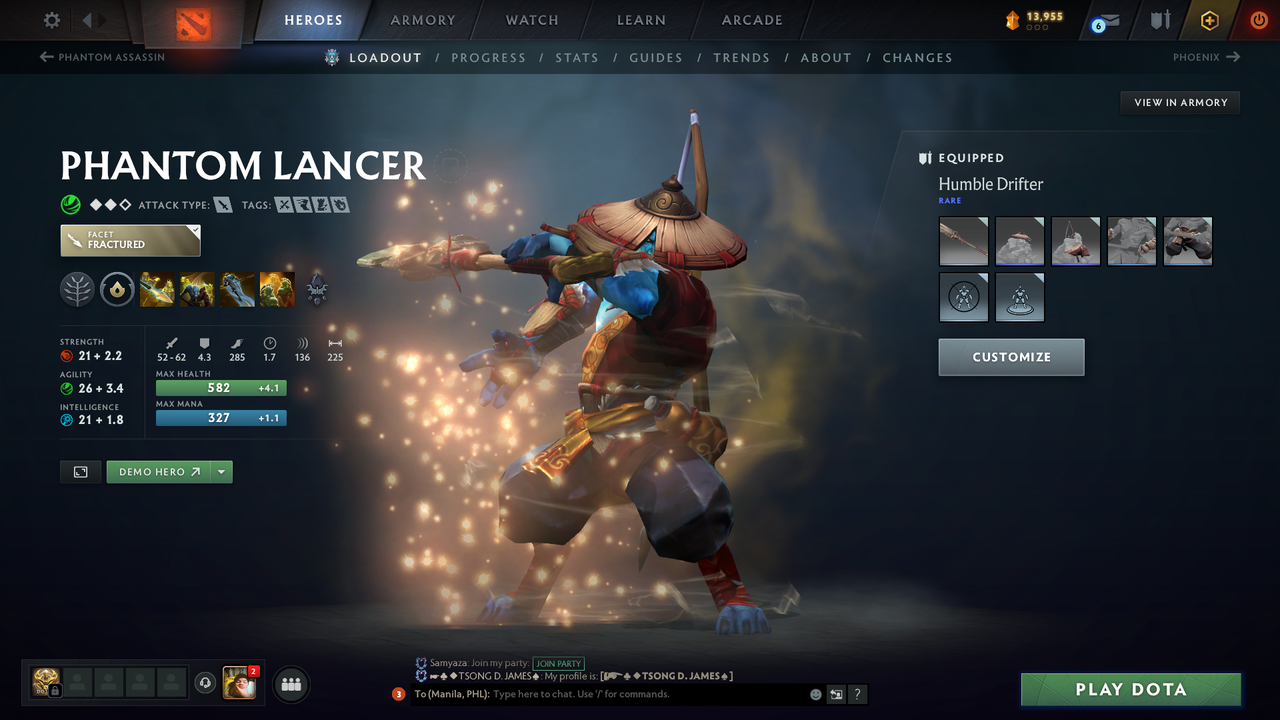The height and width of the screenshot is (720, 1280).
Task: Select the Humble Drifter weapon thumbnail
Action: click(963, 241)
